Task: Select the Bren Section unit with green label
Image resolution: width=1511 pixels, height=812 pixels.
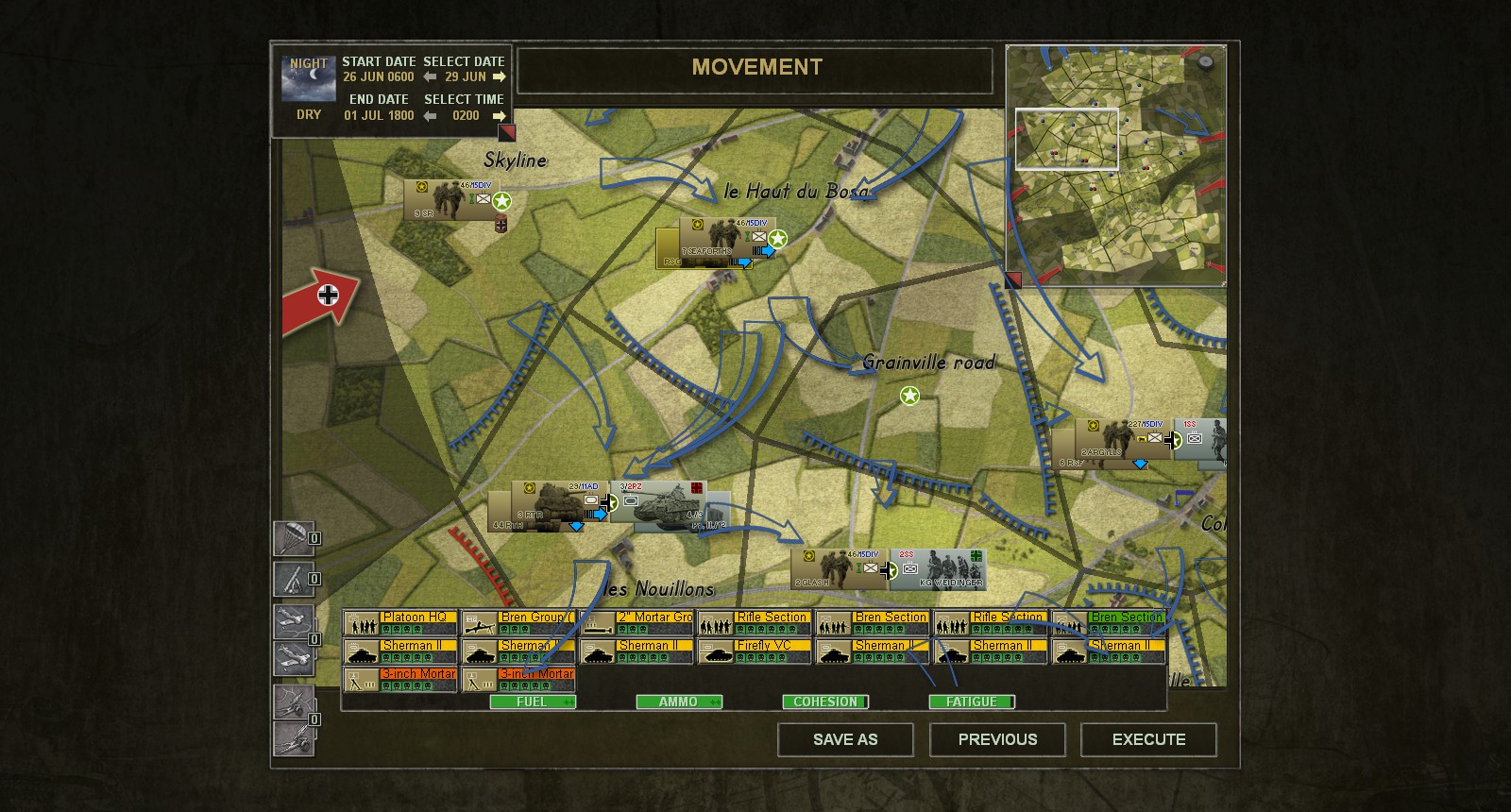Action: [x=1109, y=623]
